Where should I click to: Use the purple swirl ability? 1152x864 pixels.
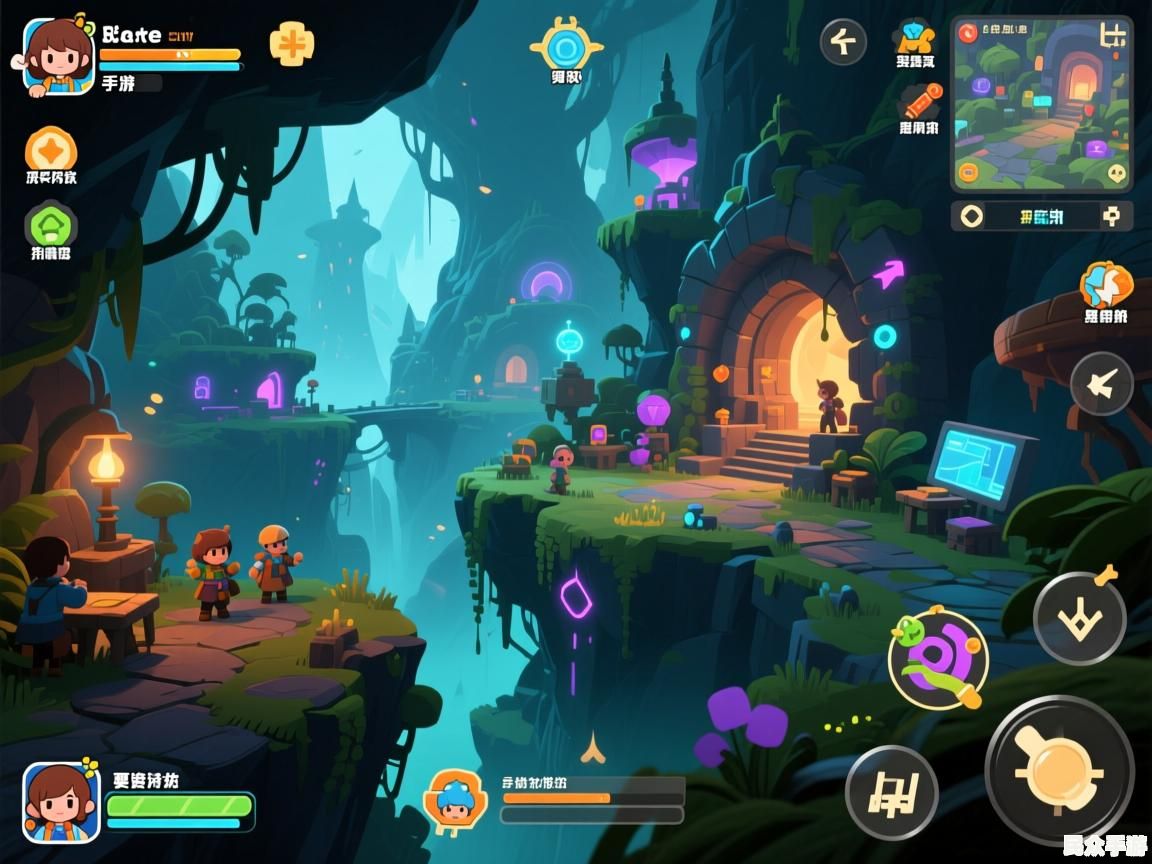(938, 659)
